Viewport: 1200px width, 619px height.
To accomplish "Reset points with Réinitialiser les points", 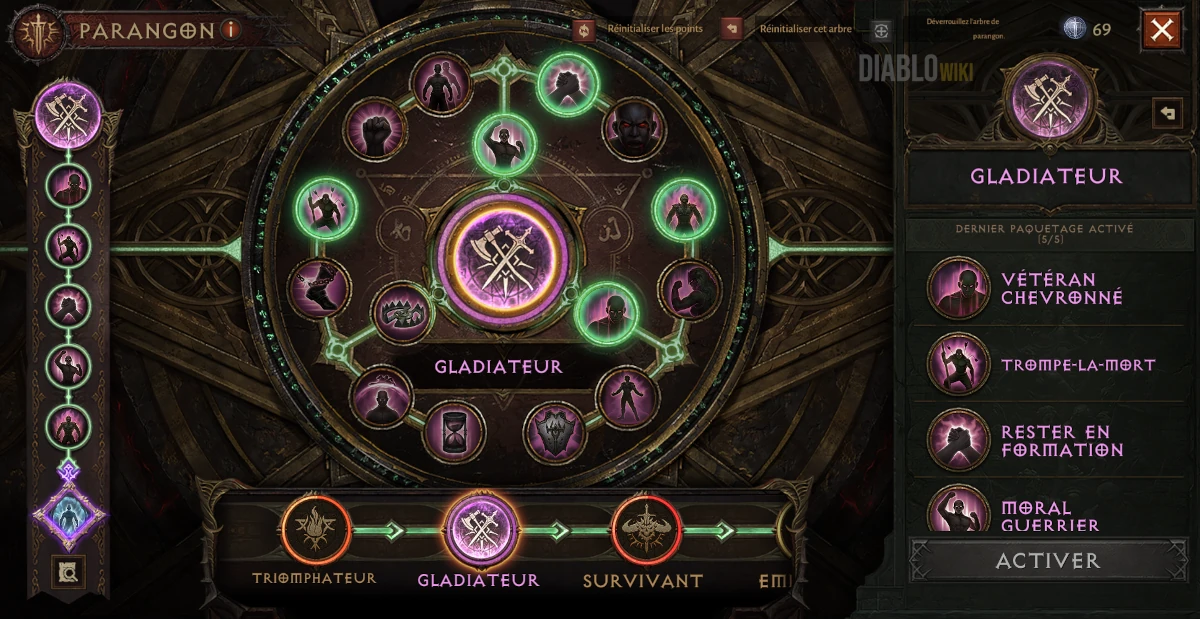I will (x=585, y=29).
